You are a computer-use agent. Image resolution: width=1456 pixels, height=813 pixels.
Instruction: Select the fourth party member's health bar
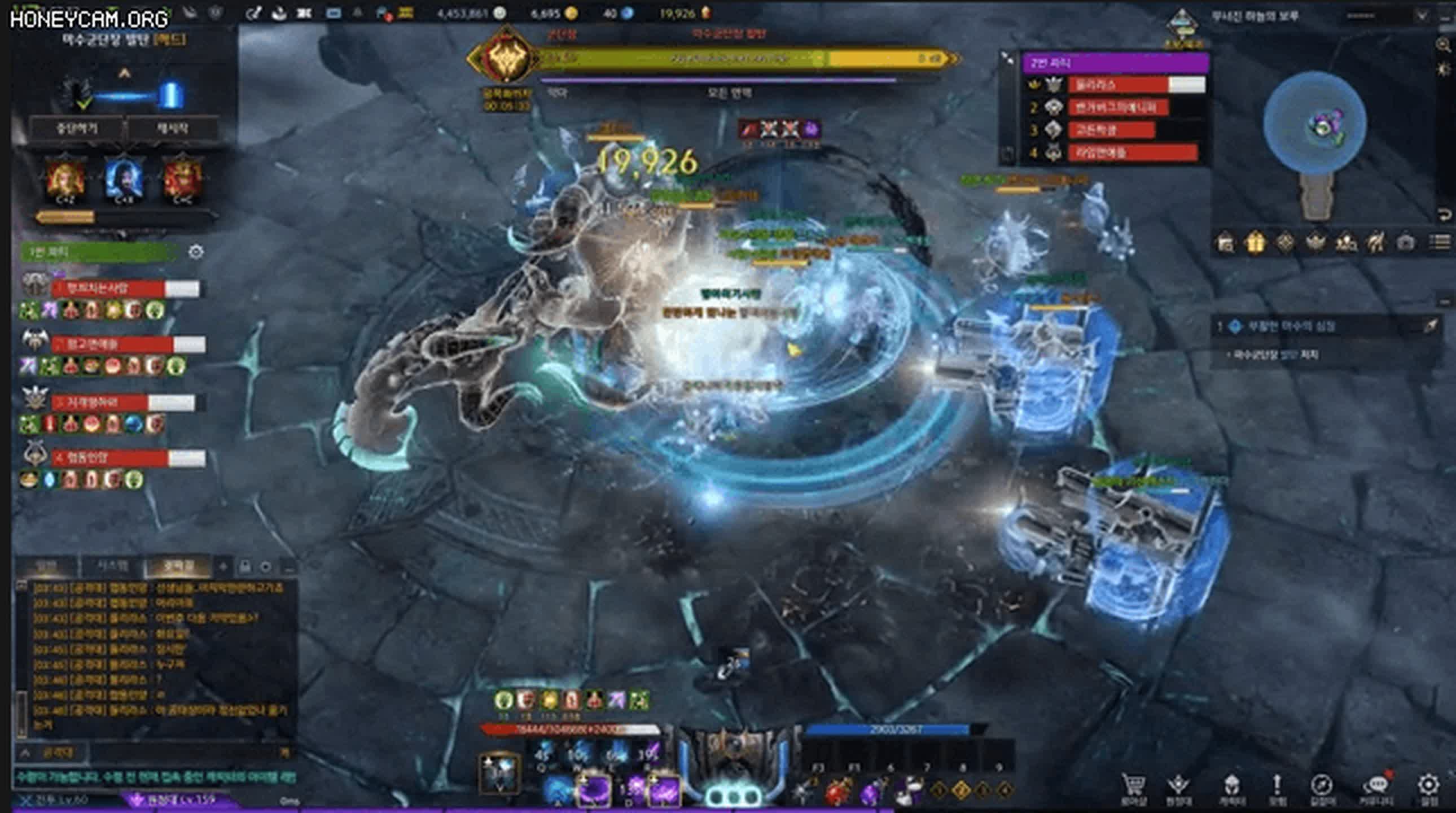[128, 458]
